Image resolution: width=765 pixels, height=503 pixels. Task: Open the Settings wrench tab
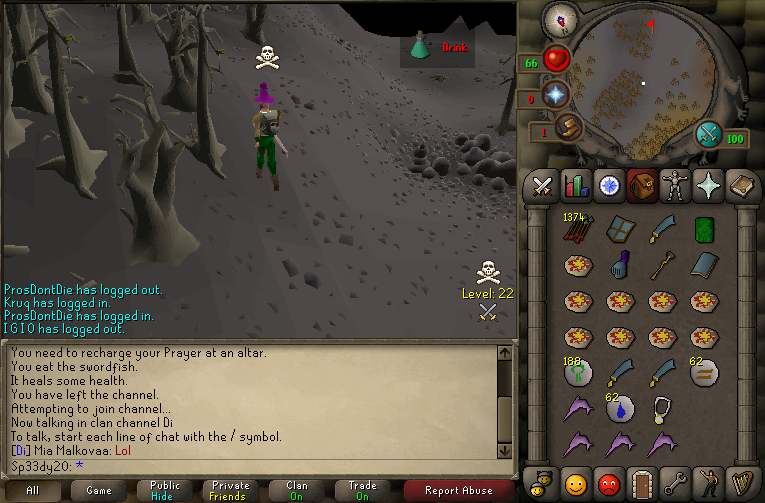(x=674, y=481)
